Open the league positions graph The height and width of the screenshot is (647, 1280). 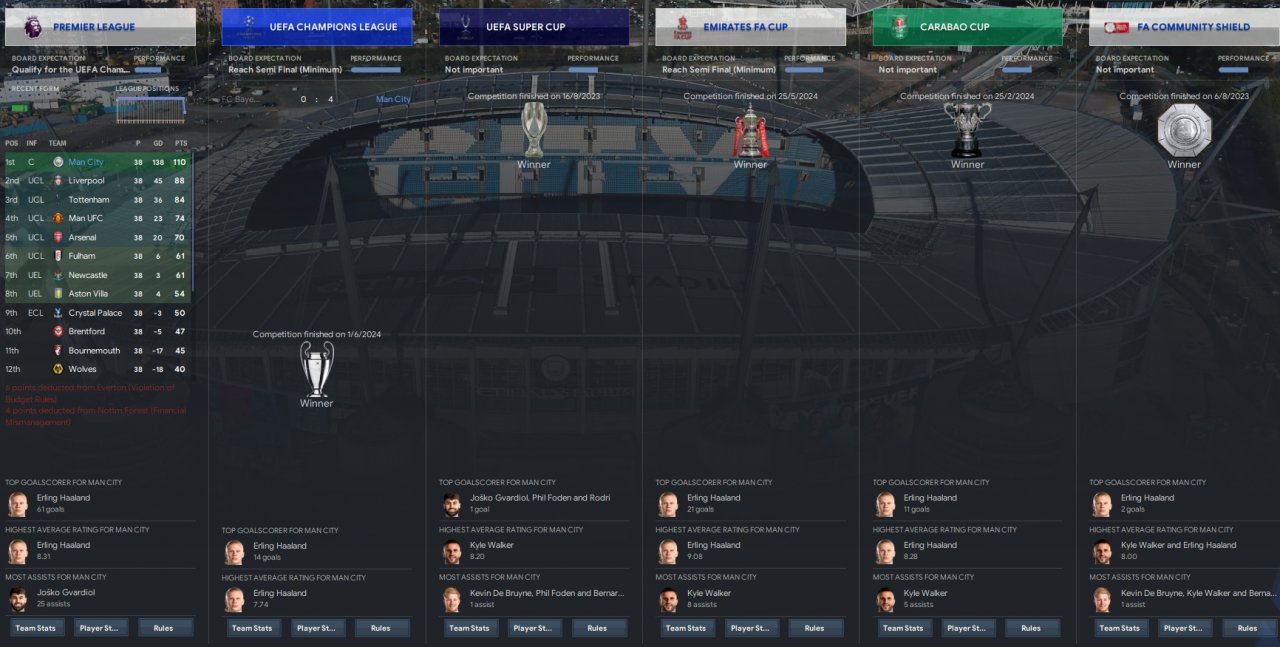pos(150,109)
